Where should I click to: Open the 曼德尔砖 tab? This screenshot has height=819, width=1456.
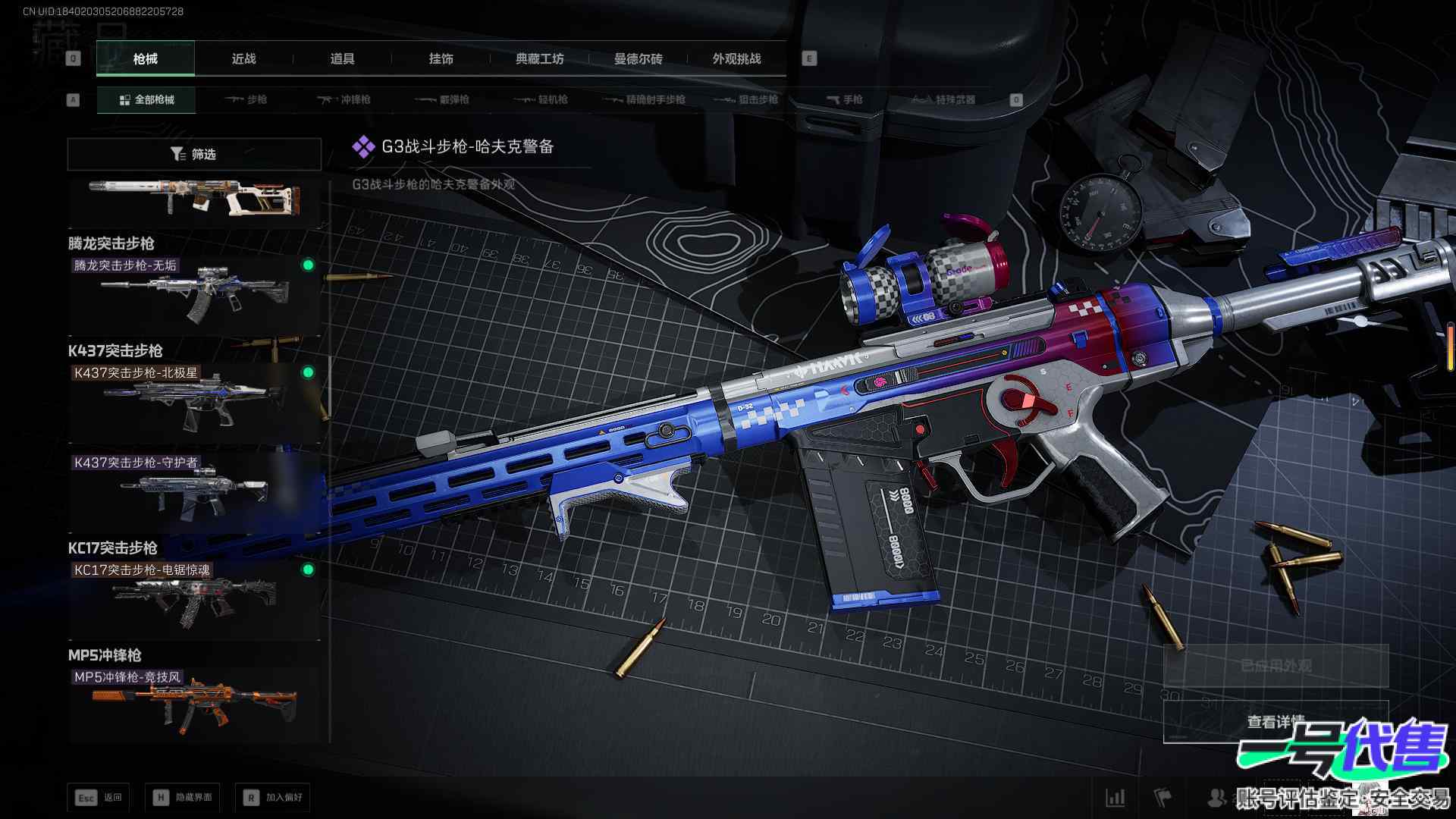(638, 59)
